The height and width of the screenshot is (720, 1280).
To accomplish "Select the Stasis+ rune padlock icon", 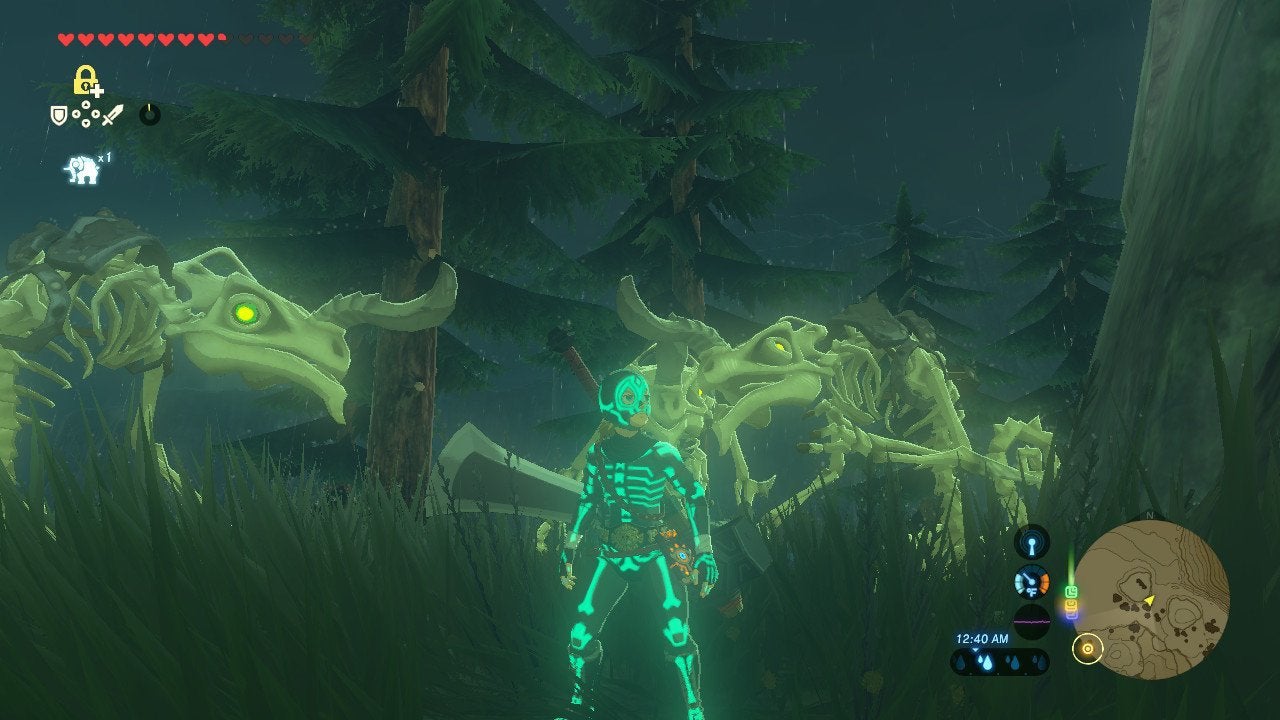I will [x=86, y=80].
